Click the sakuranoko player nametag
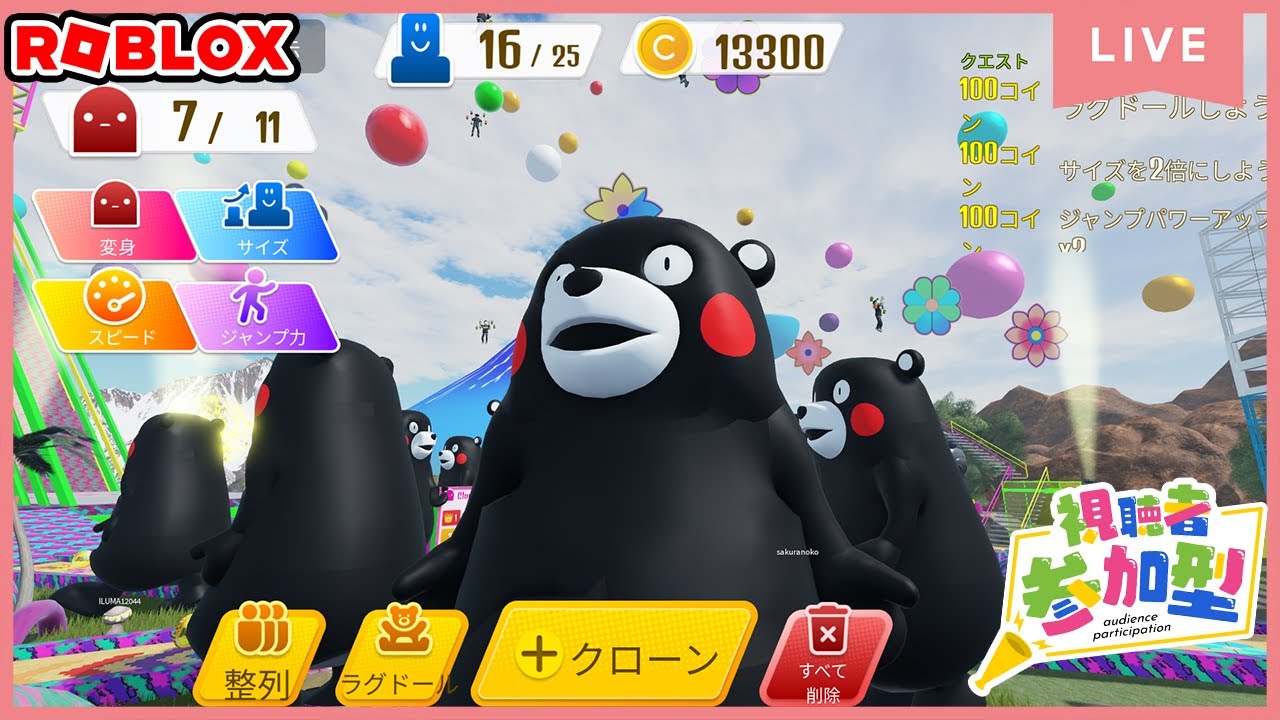1280x720 pixels. tap(796, 550)
